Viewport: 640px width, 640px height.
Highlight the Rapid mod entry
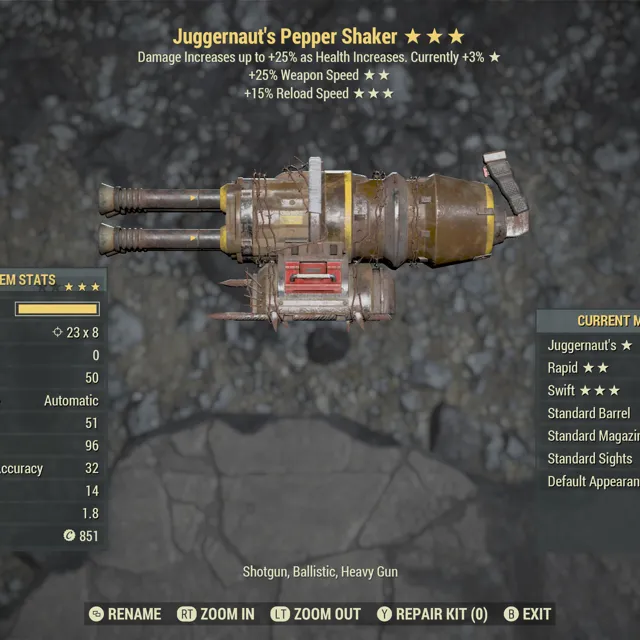[x=590, y=368]
